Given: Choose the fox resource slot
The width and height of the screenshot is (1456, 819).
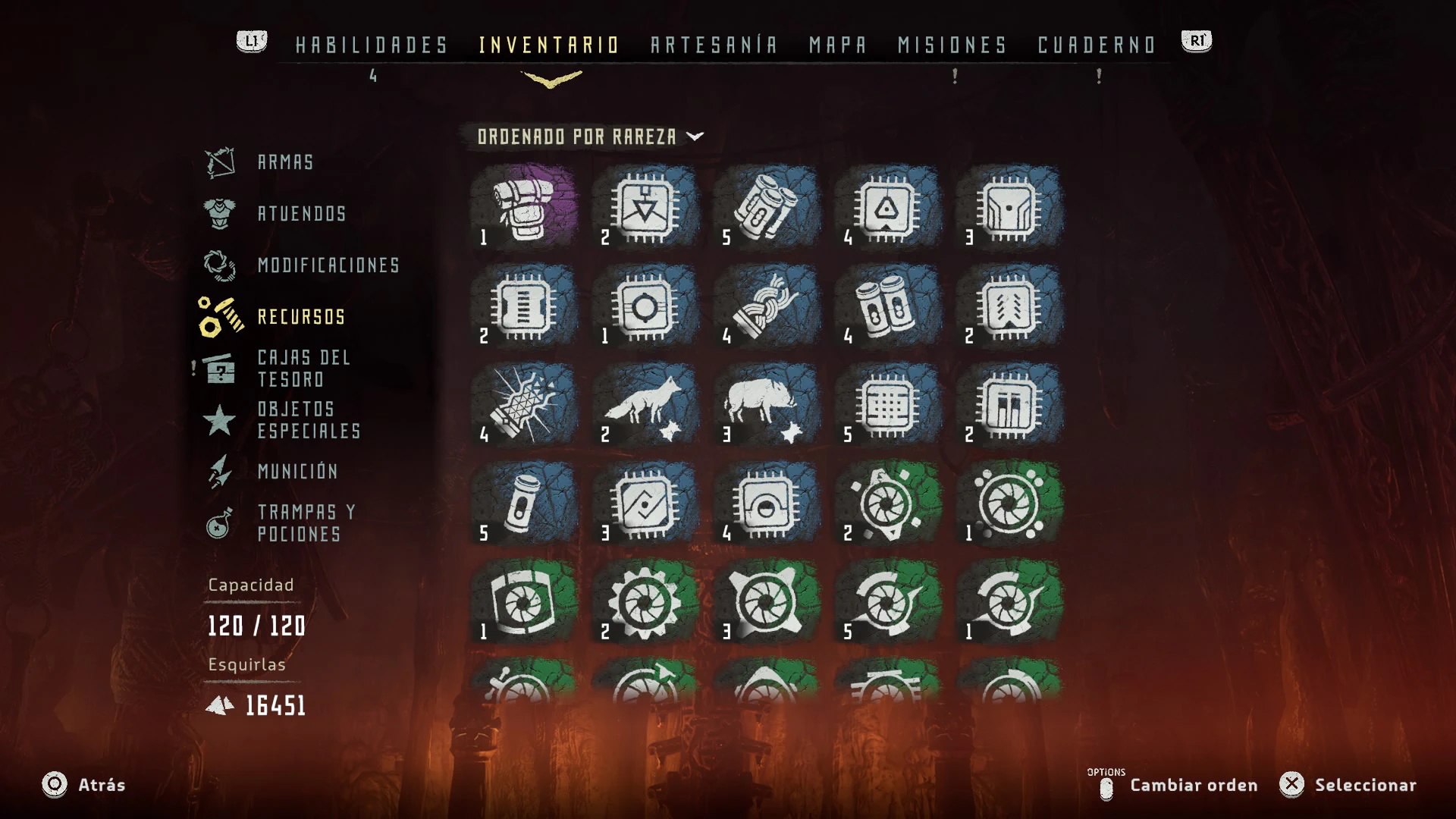Looking at the screenshot, I should click(645, 403).
